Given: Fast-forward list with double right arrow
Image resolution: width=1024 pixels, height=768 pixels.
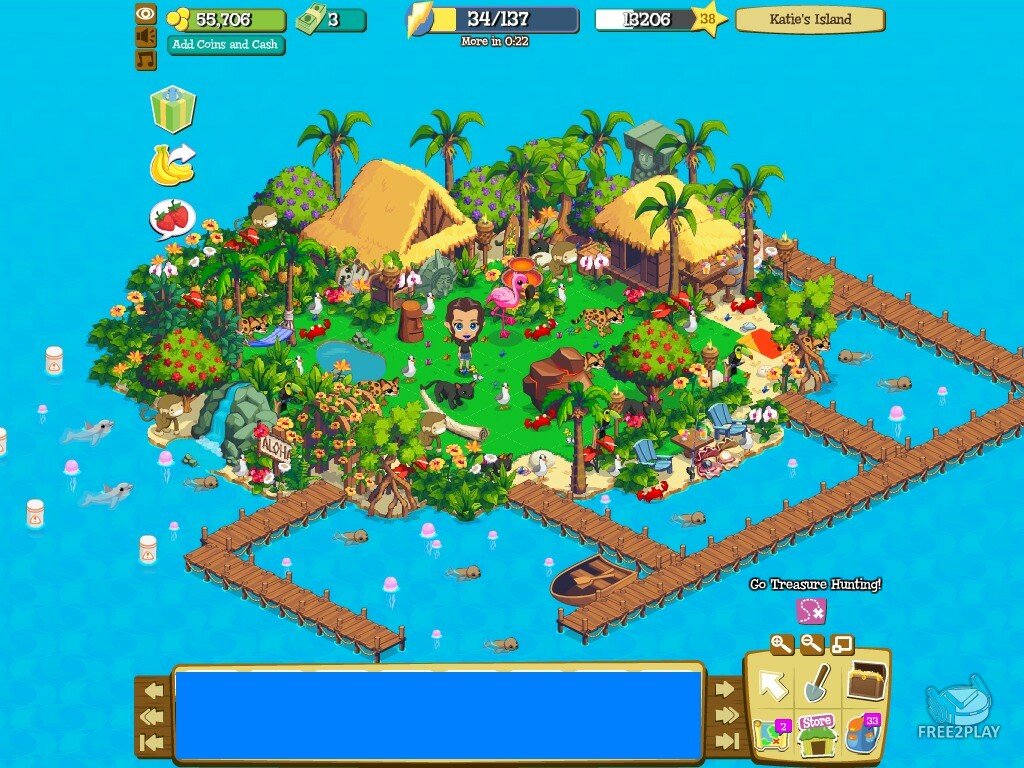Looking at the screenshot, I should [727, 715].
